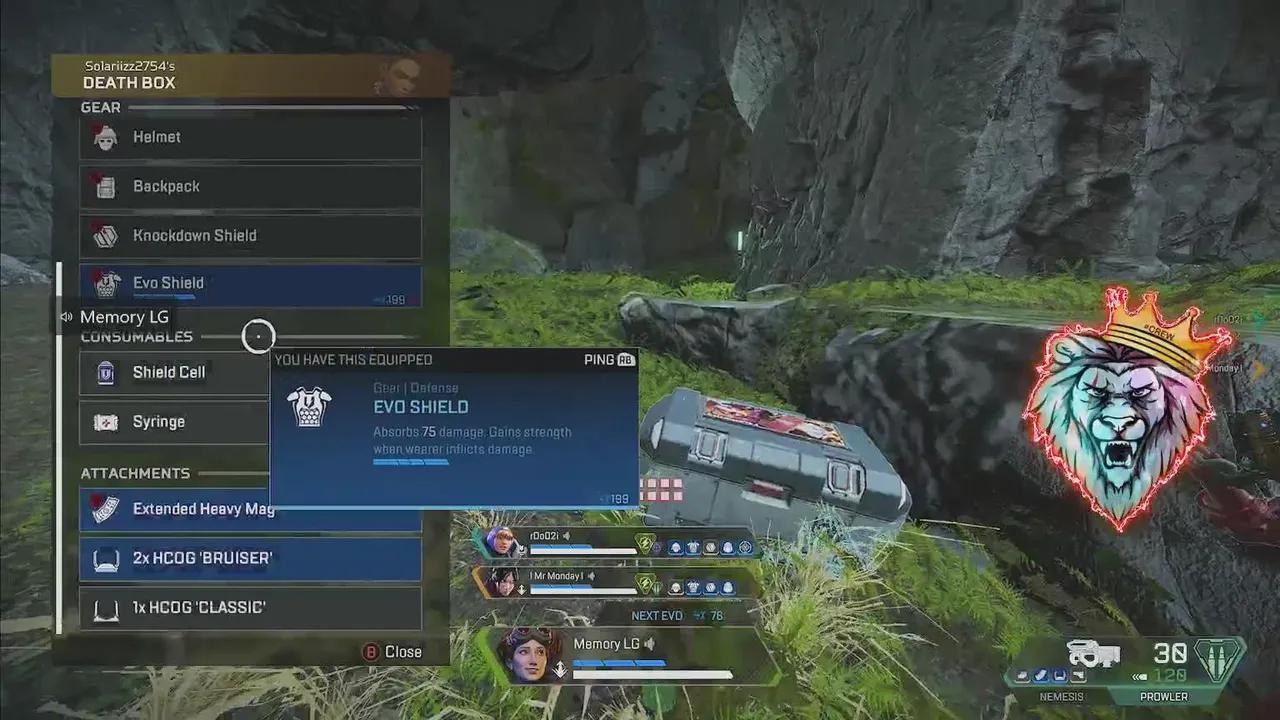Select the Helmet slot icon in Gear
This screenshot has height=720, width=1280.
[x=107, y=137]
